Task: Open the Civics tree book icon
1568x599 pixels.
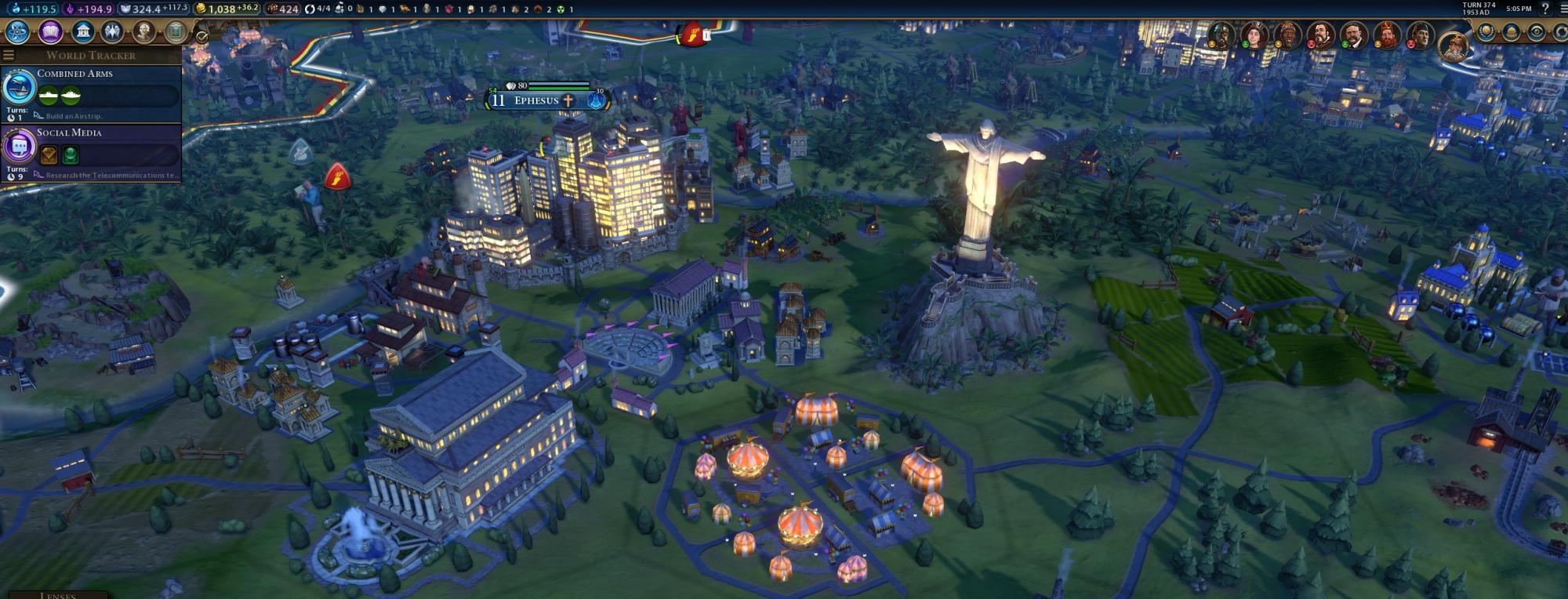Action: (51, 32)
